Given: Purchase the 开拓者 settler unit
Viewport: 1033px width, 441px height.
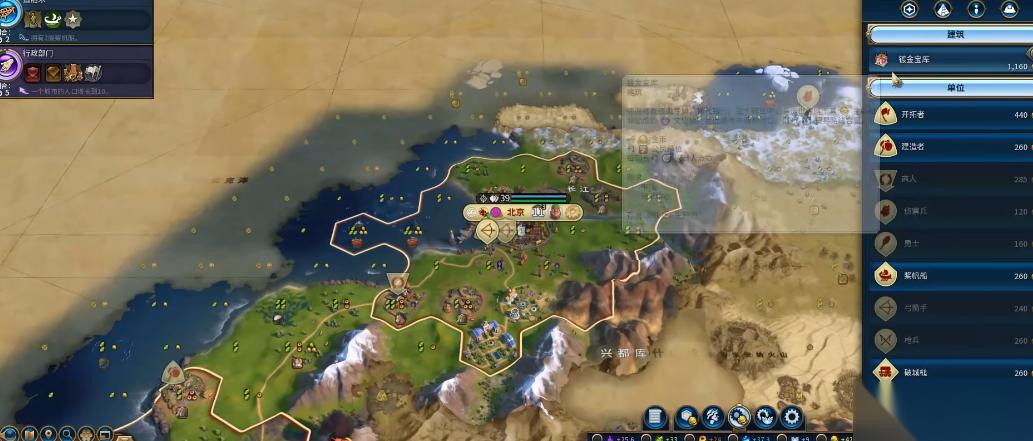Looking at the screenshot, I should pyautogui.click(x=950, y=115).
